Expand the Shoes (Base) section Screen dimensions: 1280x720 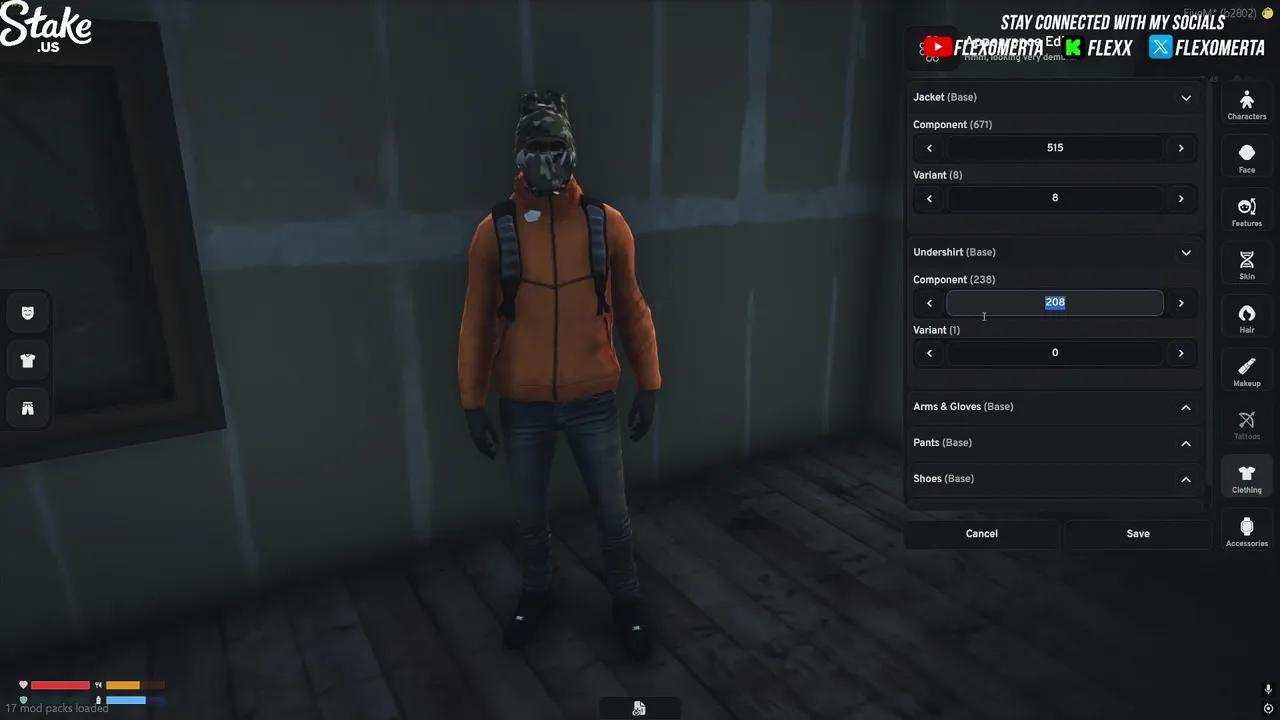(1185, 479)
